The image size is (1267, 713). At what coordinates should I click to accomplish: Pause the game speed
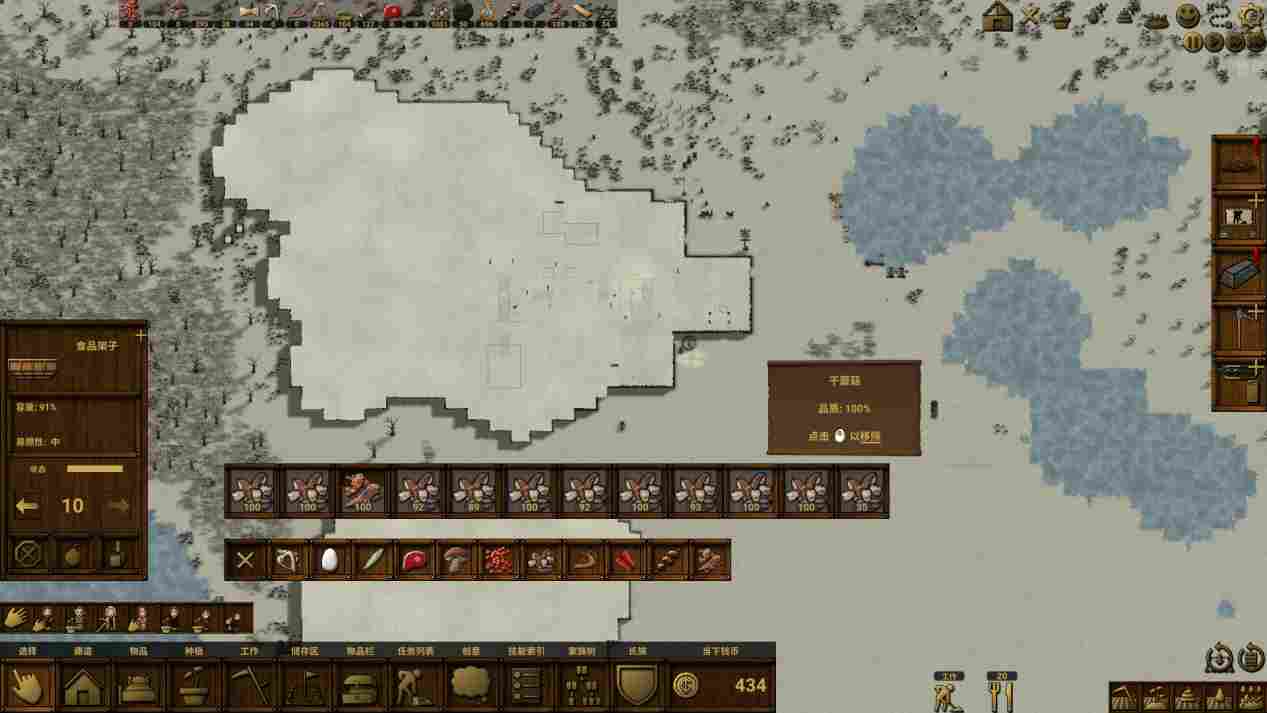[x=1193, y=42]
